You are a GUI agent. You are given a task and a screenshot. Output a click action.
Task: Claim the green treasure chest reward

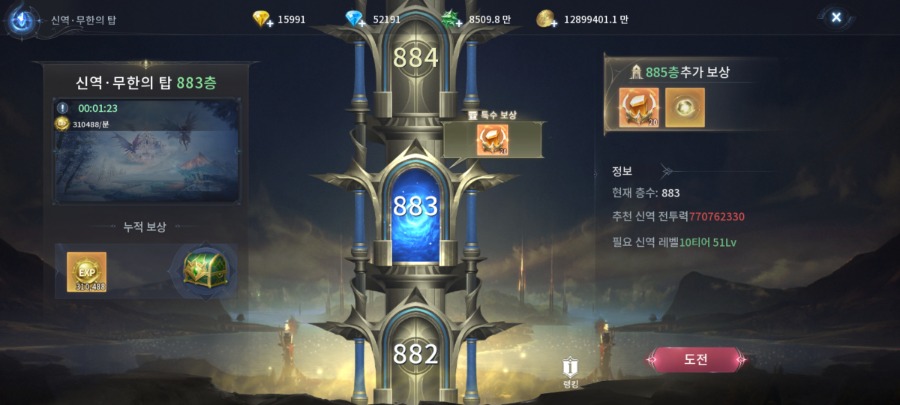pos(205,269)
